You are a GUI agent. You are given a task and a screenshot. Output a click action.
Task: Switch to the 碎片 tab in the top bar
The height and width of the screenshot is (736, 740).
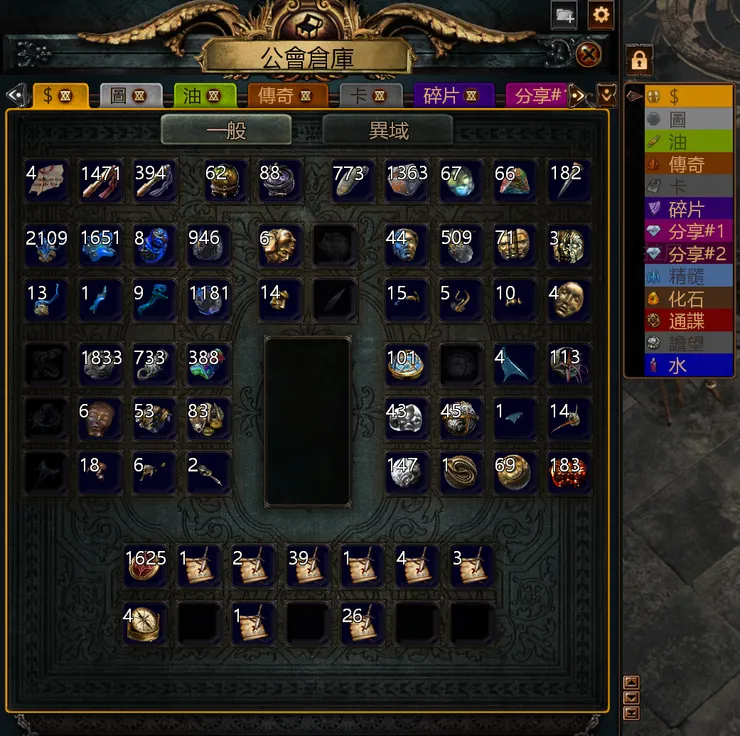click(x=453, y=96)
